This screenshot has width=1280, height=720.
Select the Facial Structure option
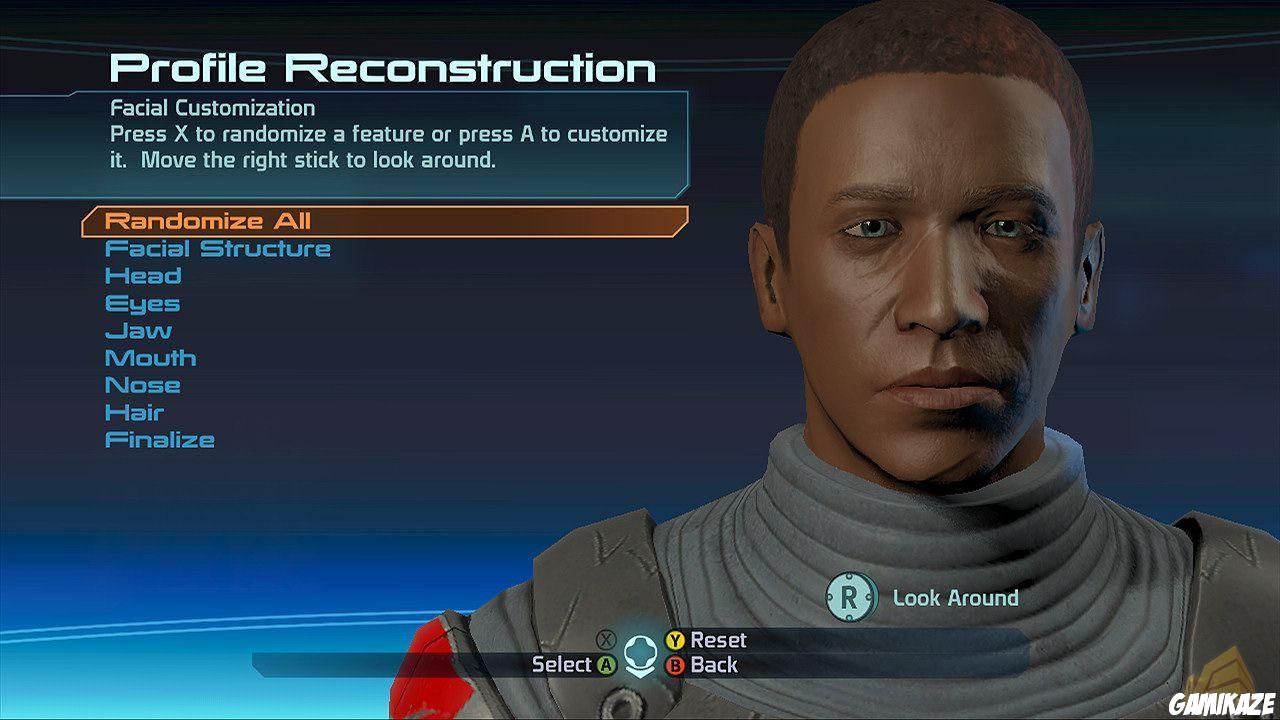(219, 248)
